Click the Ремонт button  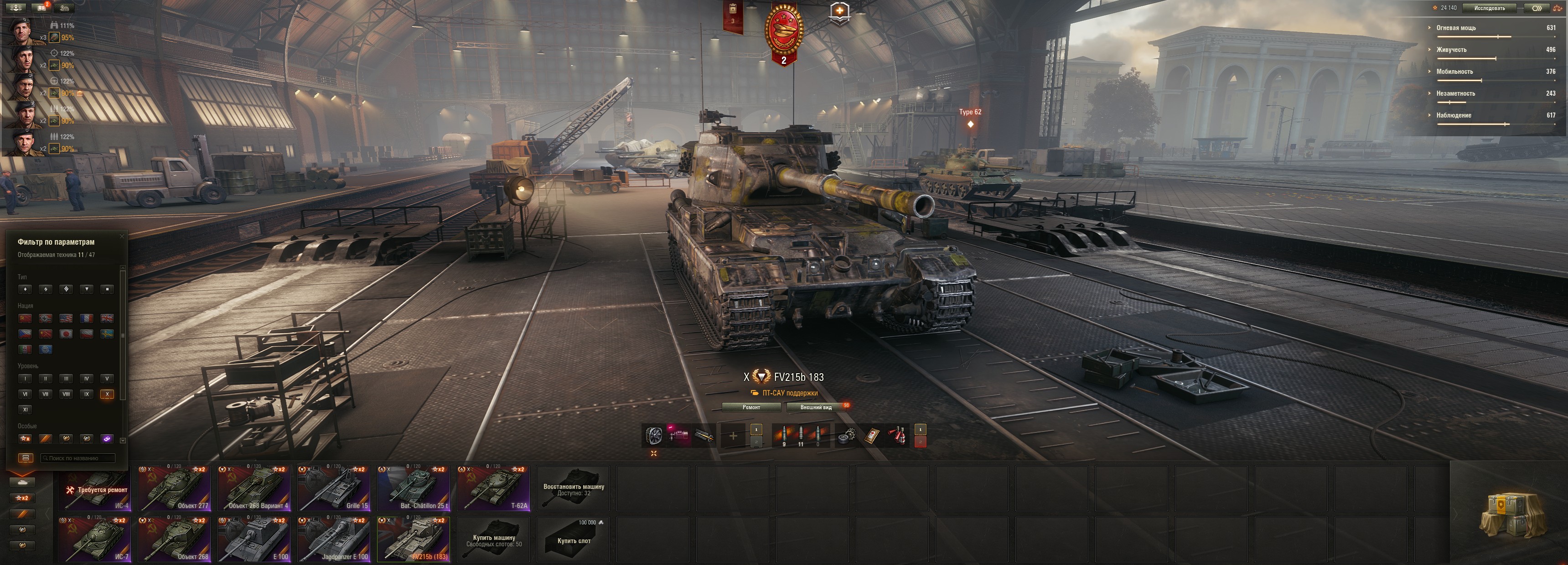750,407
